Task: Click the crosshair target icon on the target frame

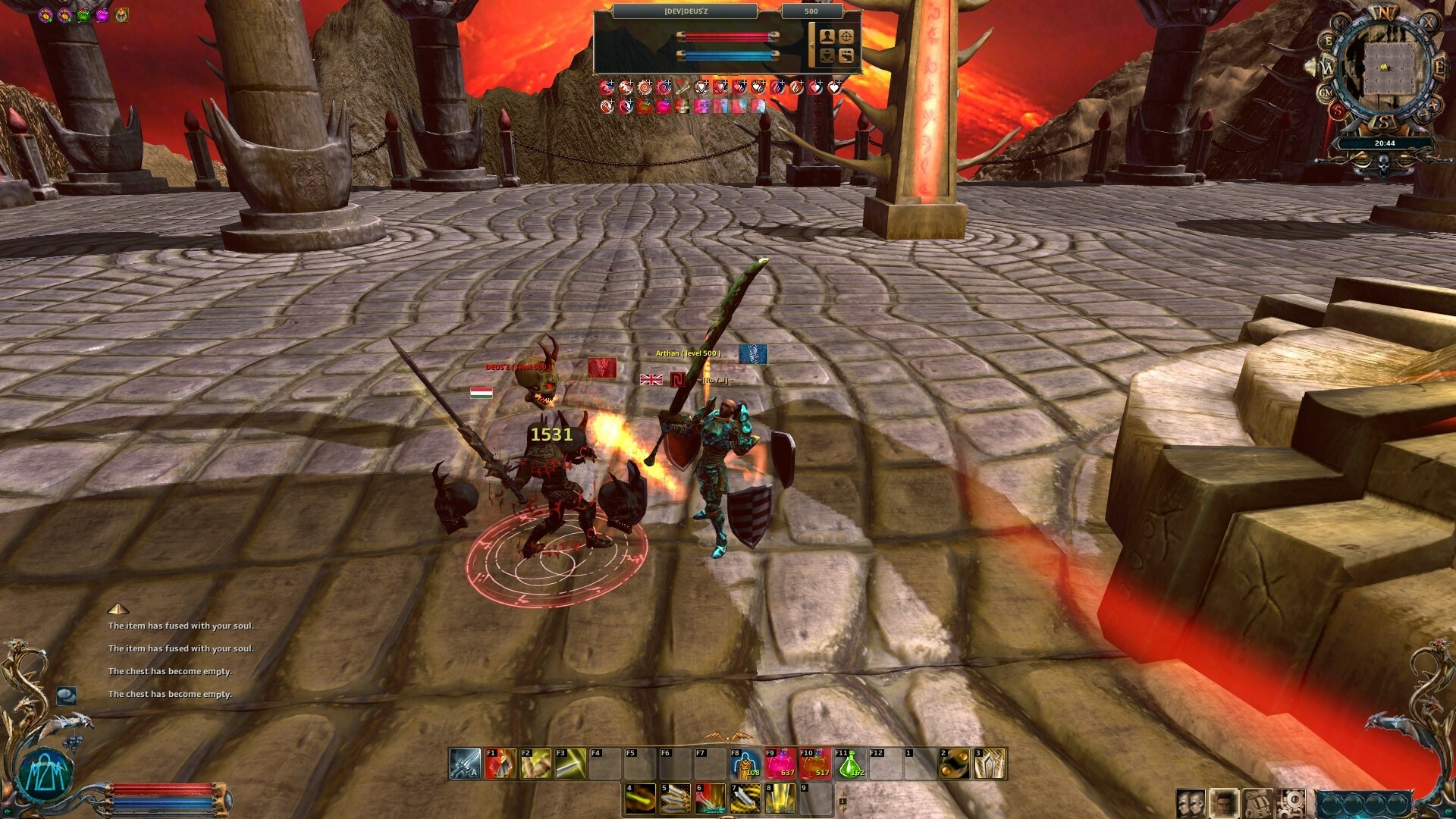Action: [x=846, y=36]
